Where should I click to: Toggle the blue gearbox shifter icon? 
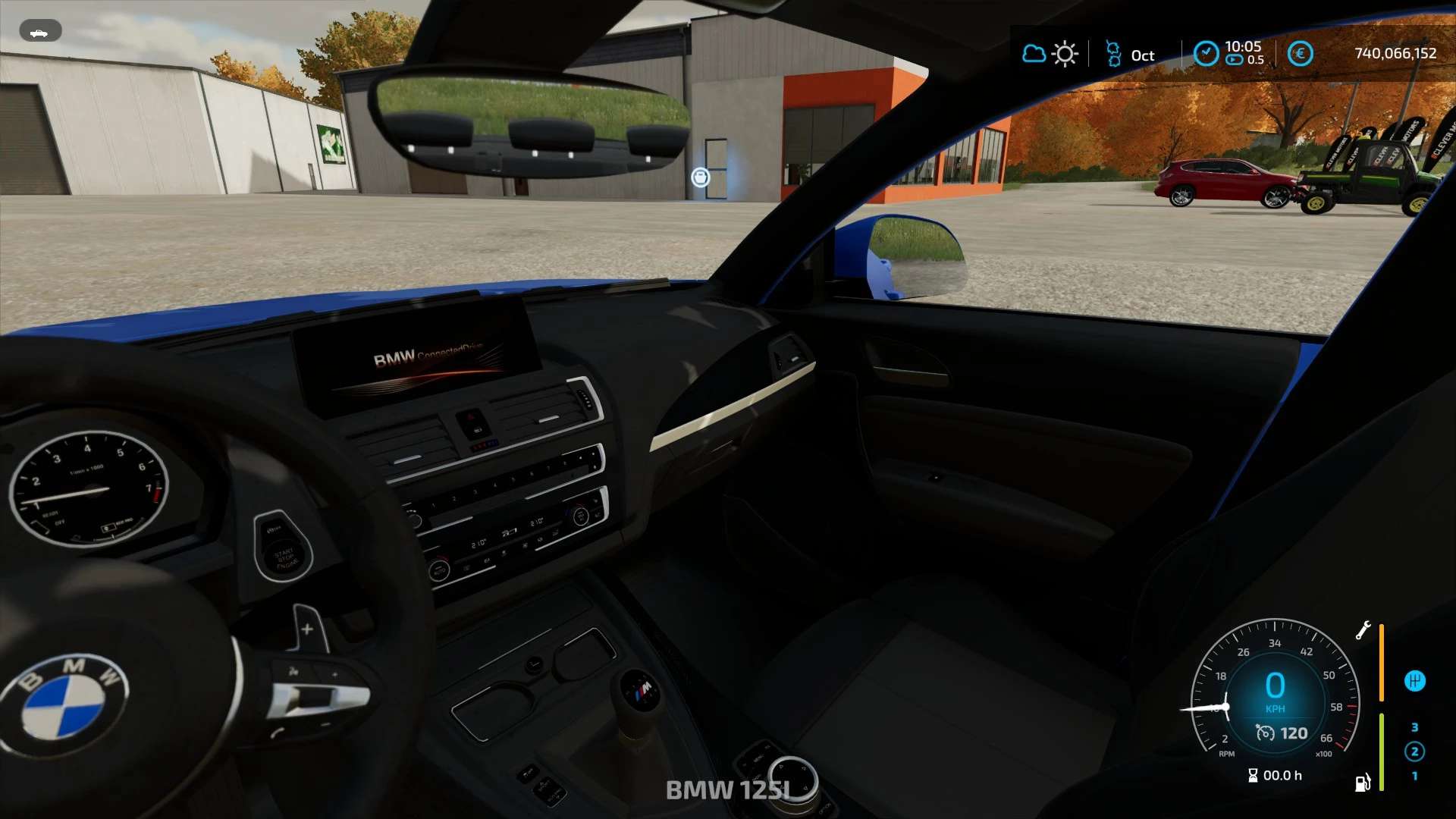(1414, 681)
